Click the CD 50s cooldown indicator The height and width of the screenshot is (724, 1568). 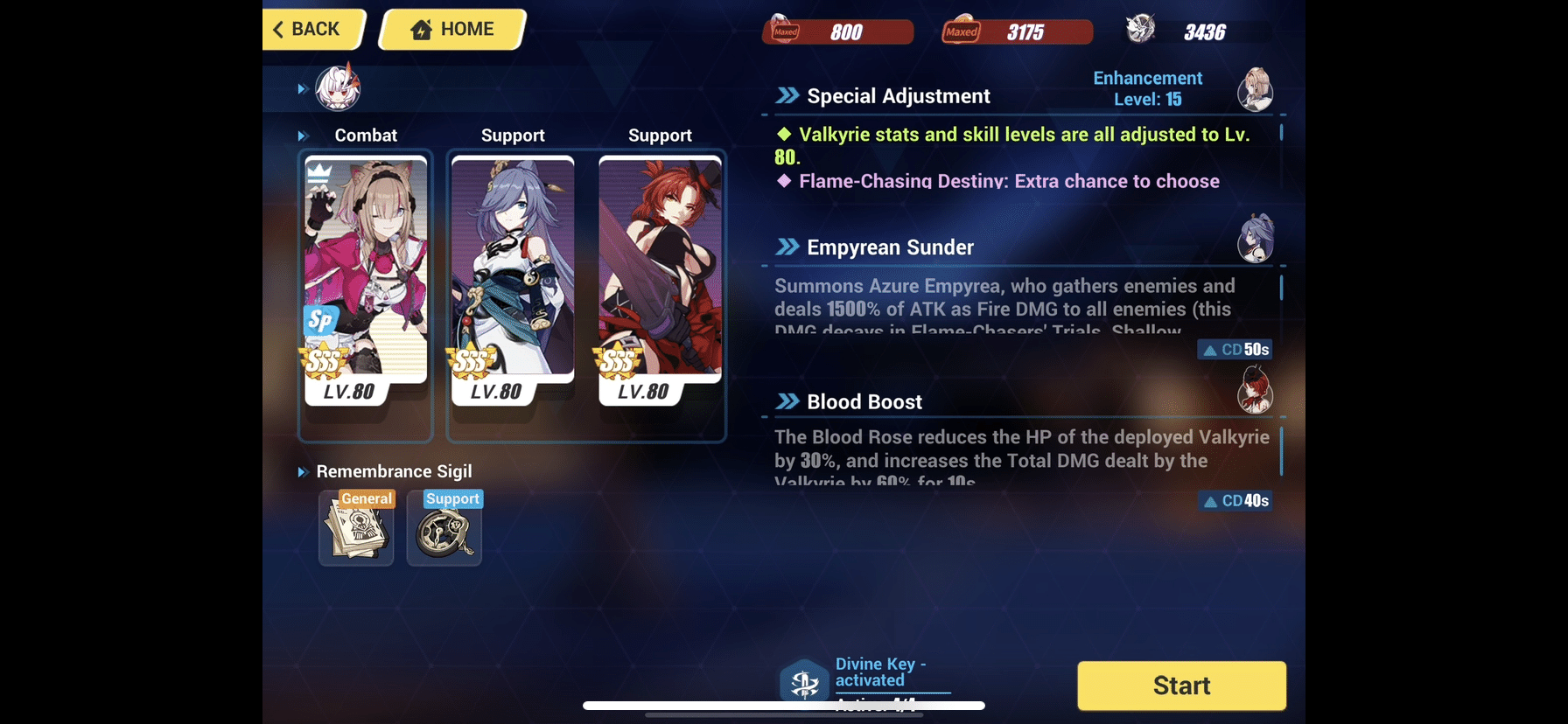[1235, 348]
